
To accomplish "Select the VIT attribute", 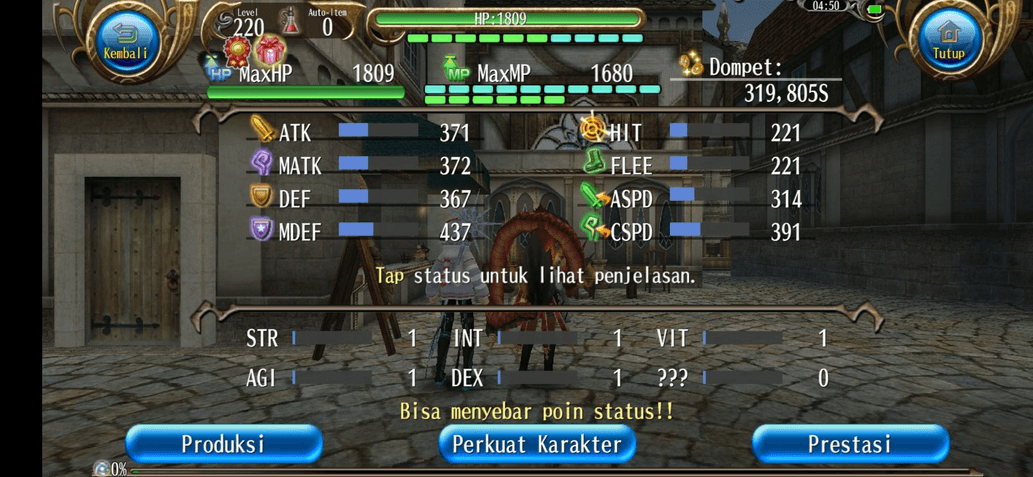I will 743,339.
